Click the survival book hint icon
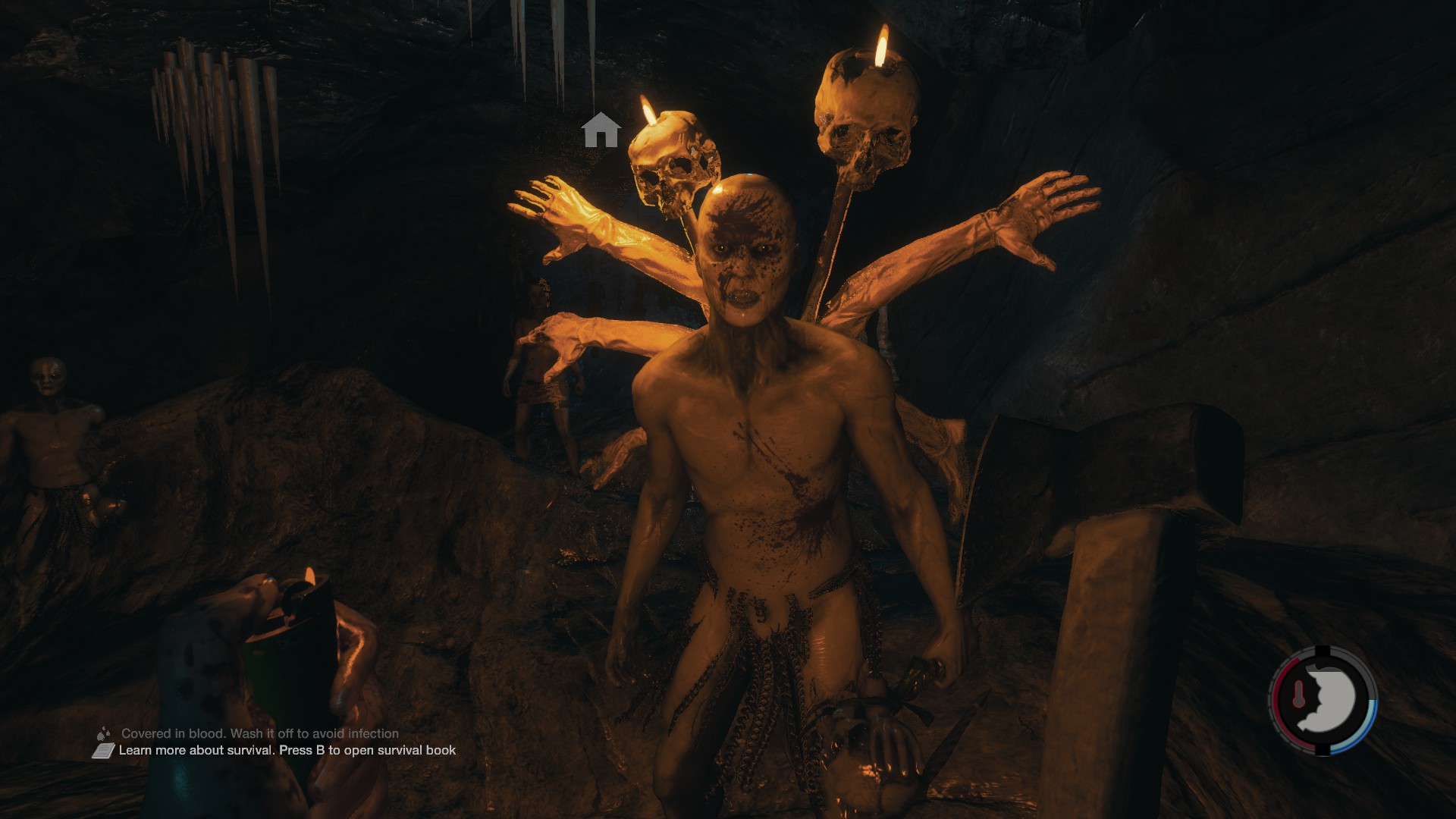The image size is (1456, 819). [103, 751]
